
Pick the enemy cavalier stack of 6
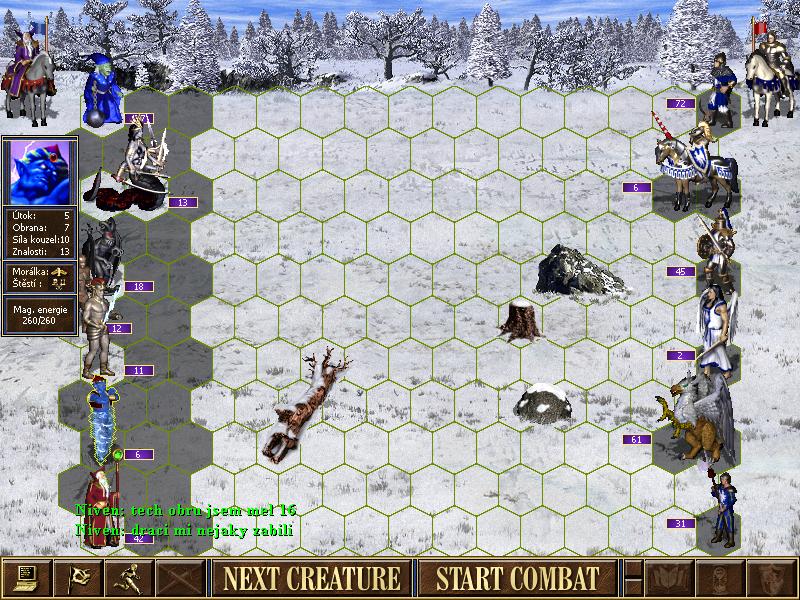692,160
